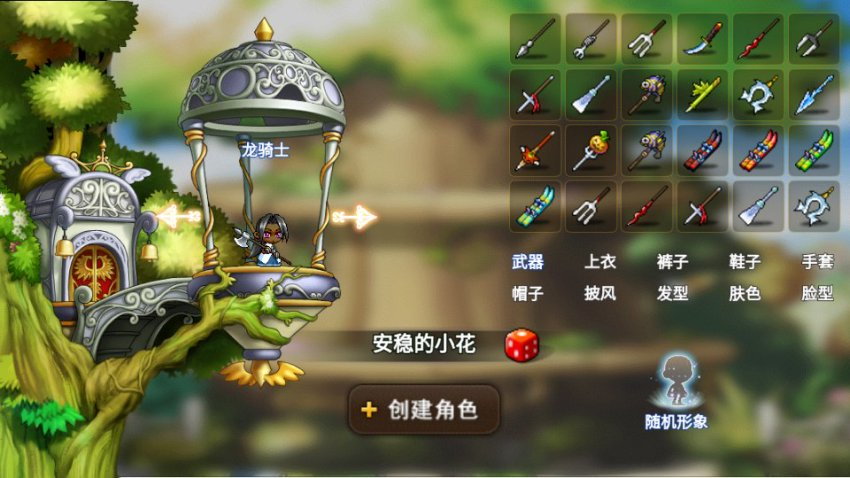Switch to the previous class with the left arrow

pos(179,216)
